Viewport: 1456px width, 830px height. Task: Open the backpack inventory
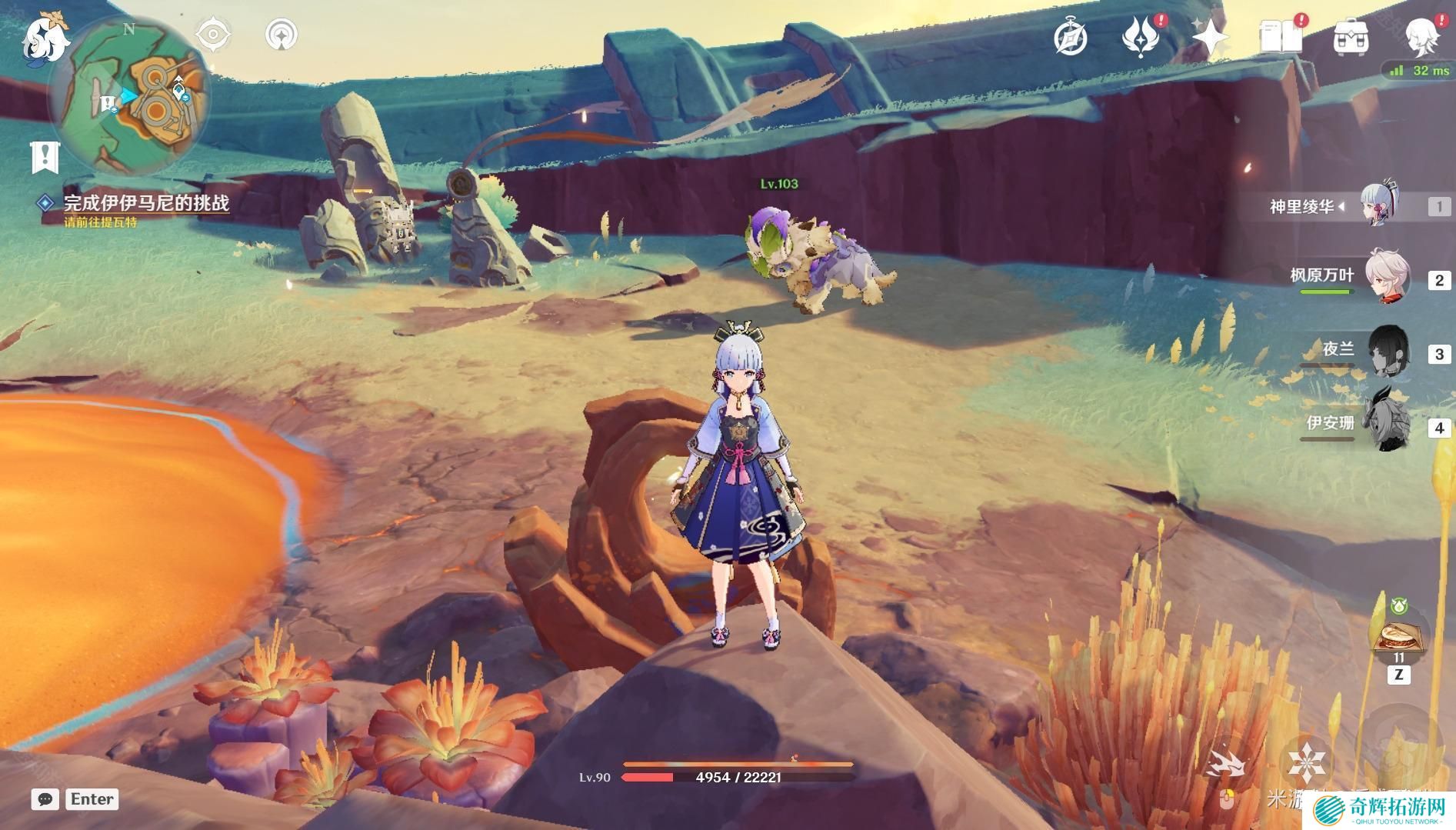pos(1351,37)
